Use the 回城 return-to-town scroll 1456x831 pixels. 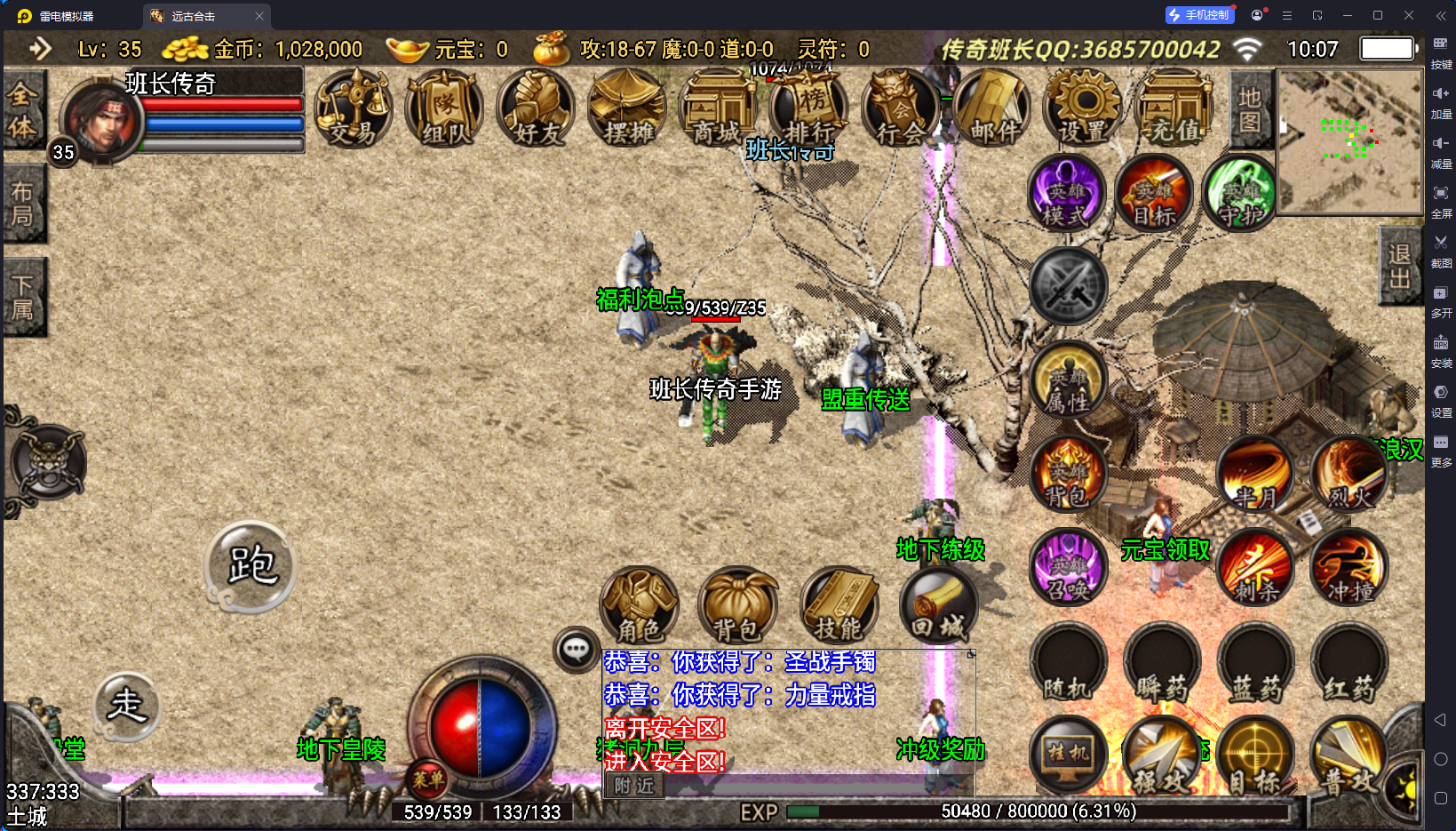[939, 606]
